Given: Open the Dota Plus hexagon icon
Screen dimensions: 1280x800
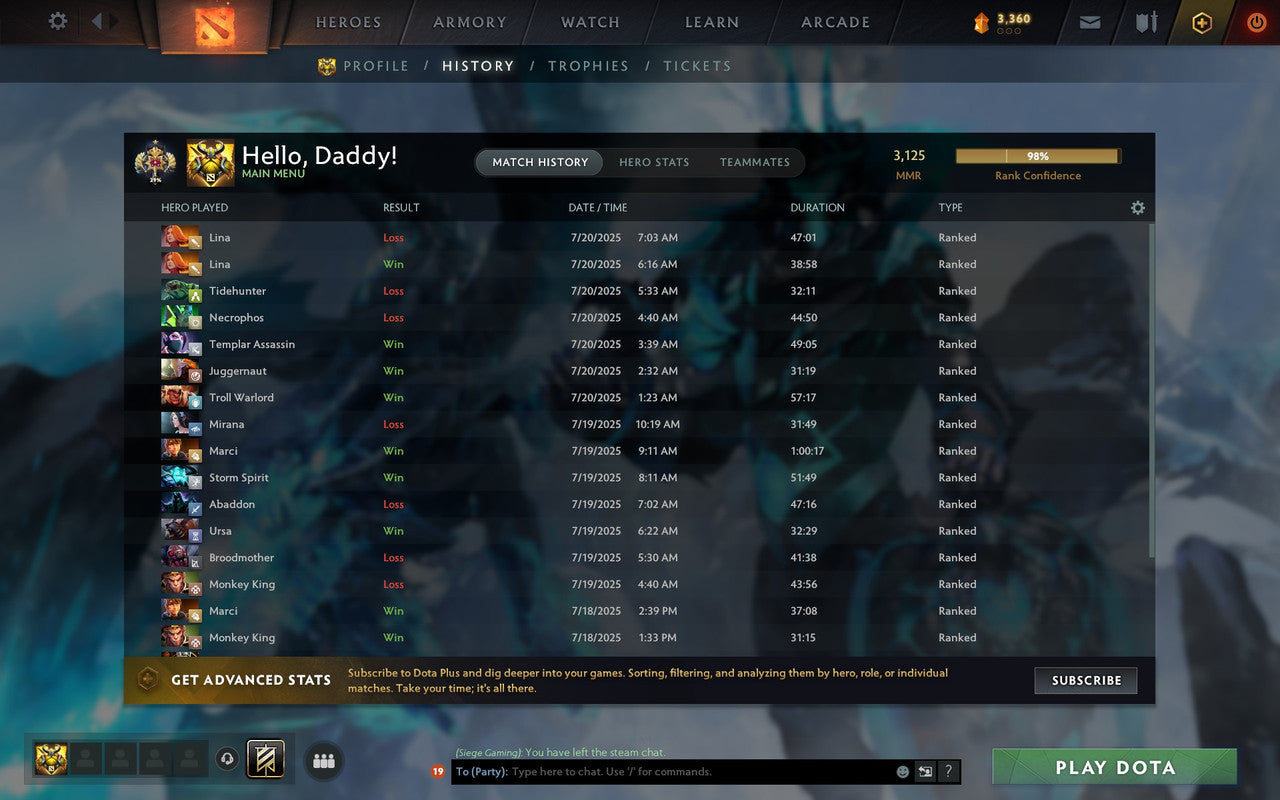Looking at the screenshot, I should [1202, 22].
